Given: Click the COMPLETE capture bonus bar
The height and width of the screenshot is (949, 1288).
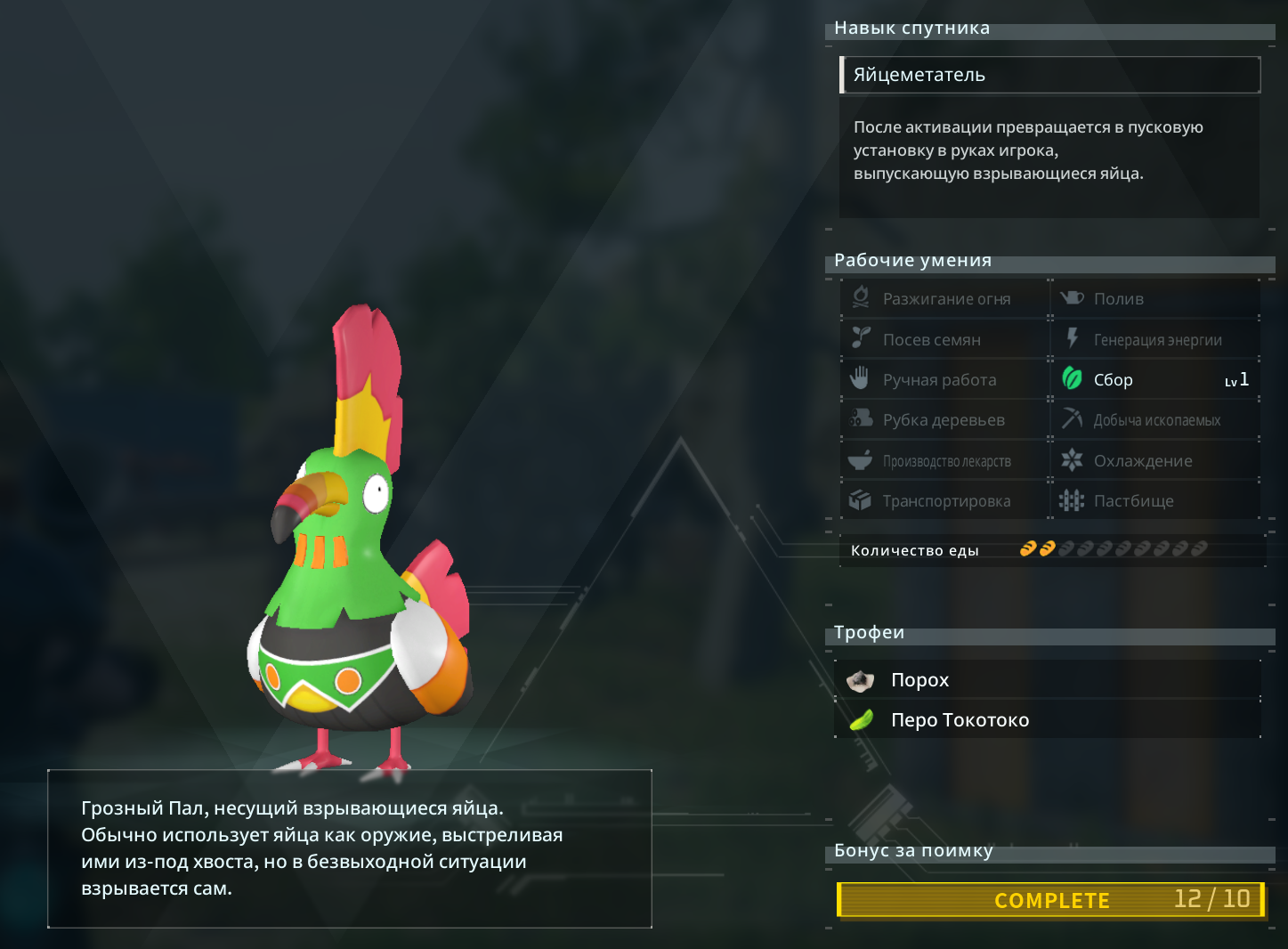Looking at the screenshot, I should 1050,900.
